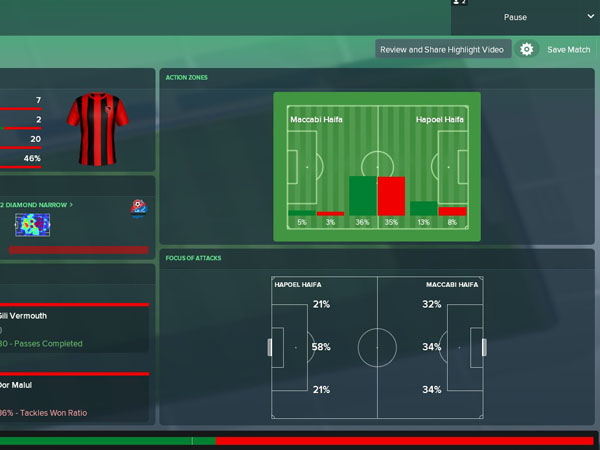View the player heat map thumbnail
Viewport: 600px width, 450px height.
(32, 225)
